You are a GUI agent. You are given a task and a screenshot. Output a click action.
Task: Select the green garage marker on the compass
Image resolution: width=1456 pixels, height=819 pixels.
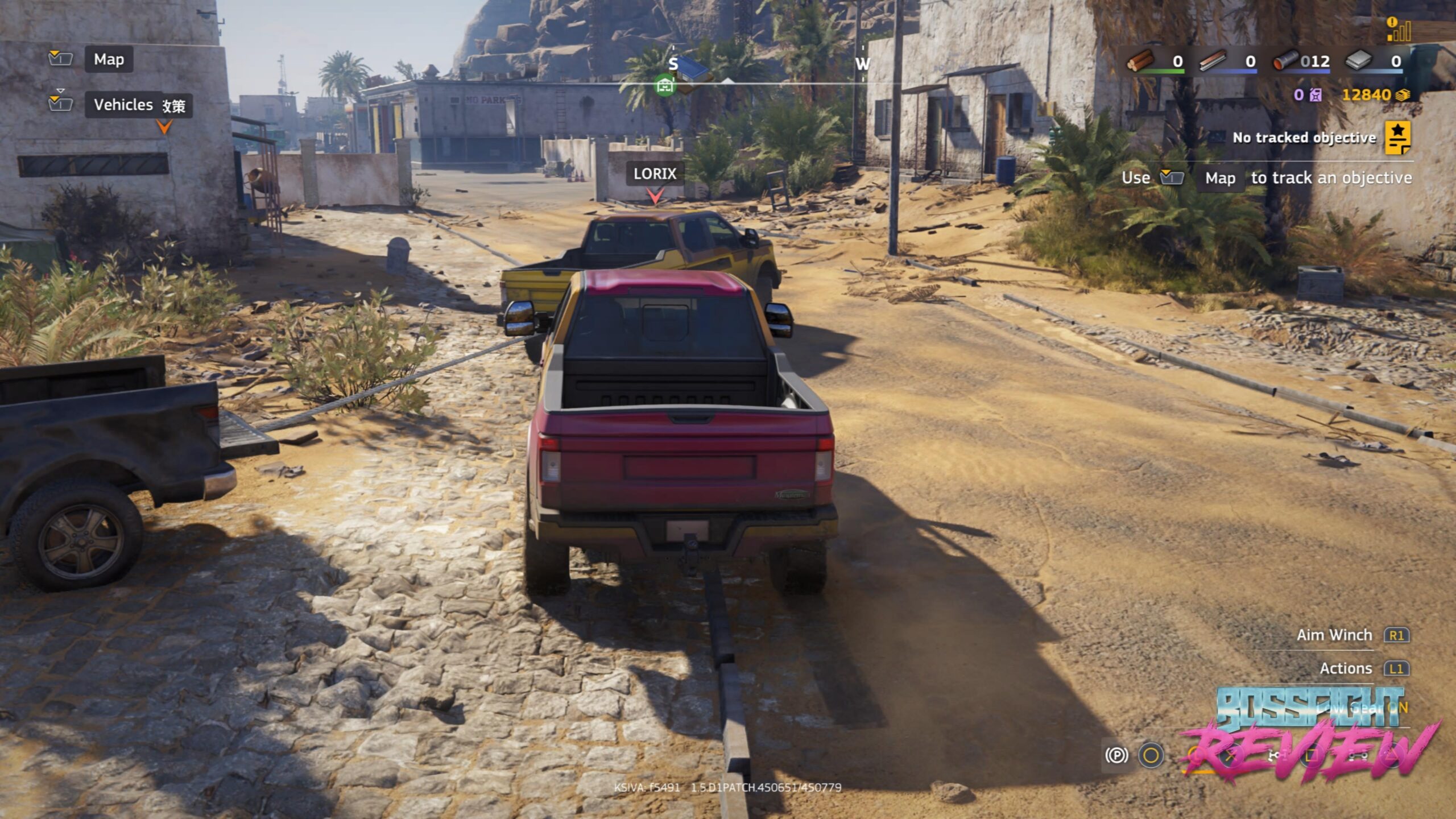point(664,86)
